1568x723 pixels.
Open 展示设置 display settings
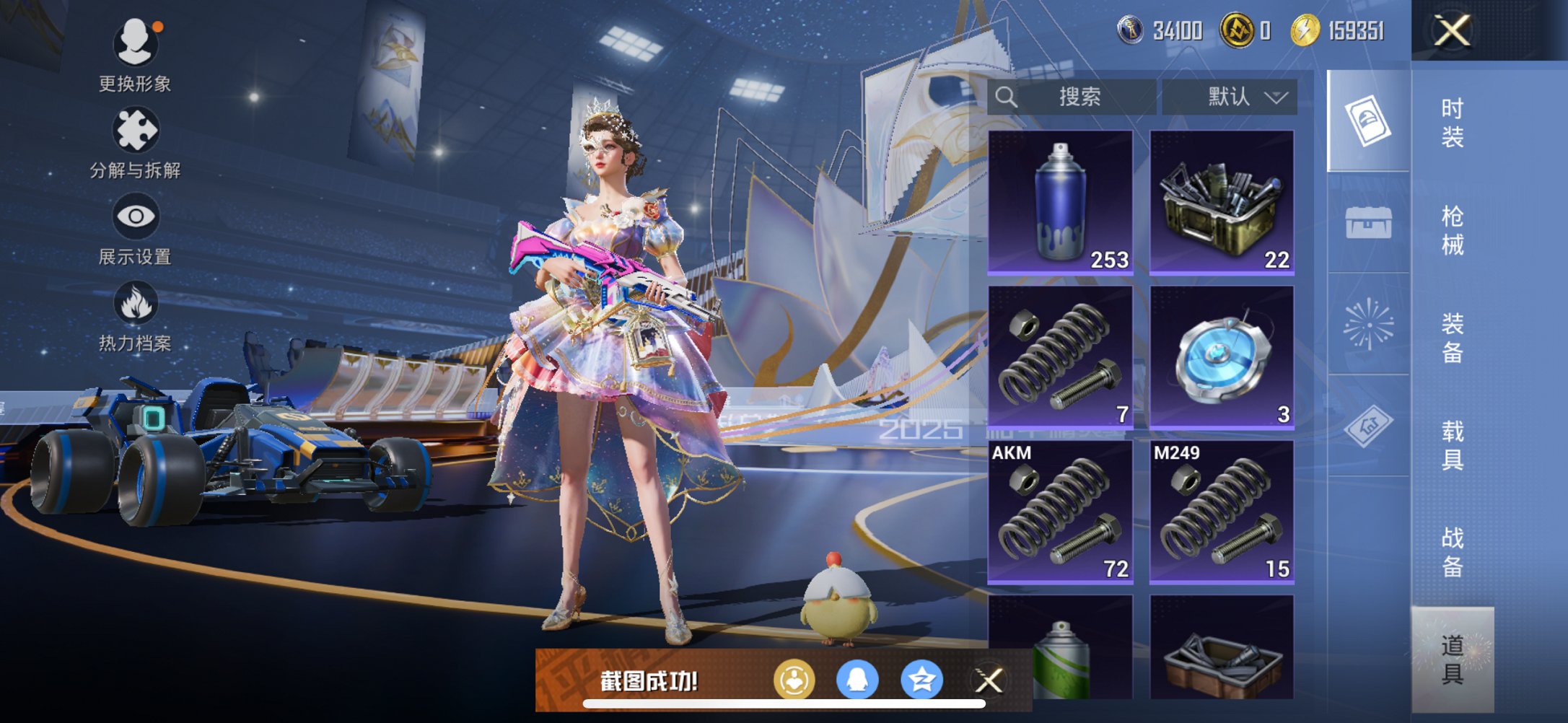[x=135, y=229]
